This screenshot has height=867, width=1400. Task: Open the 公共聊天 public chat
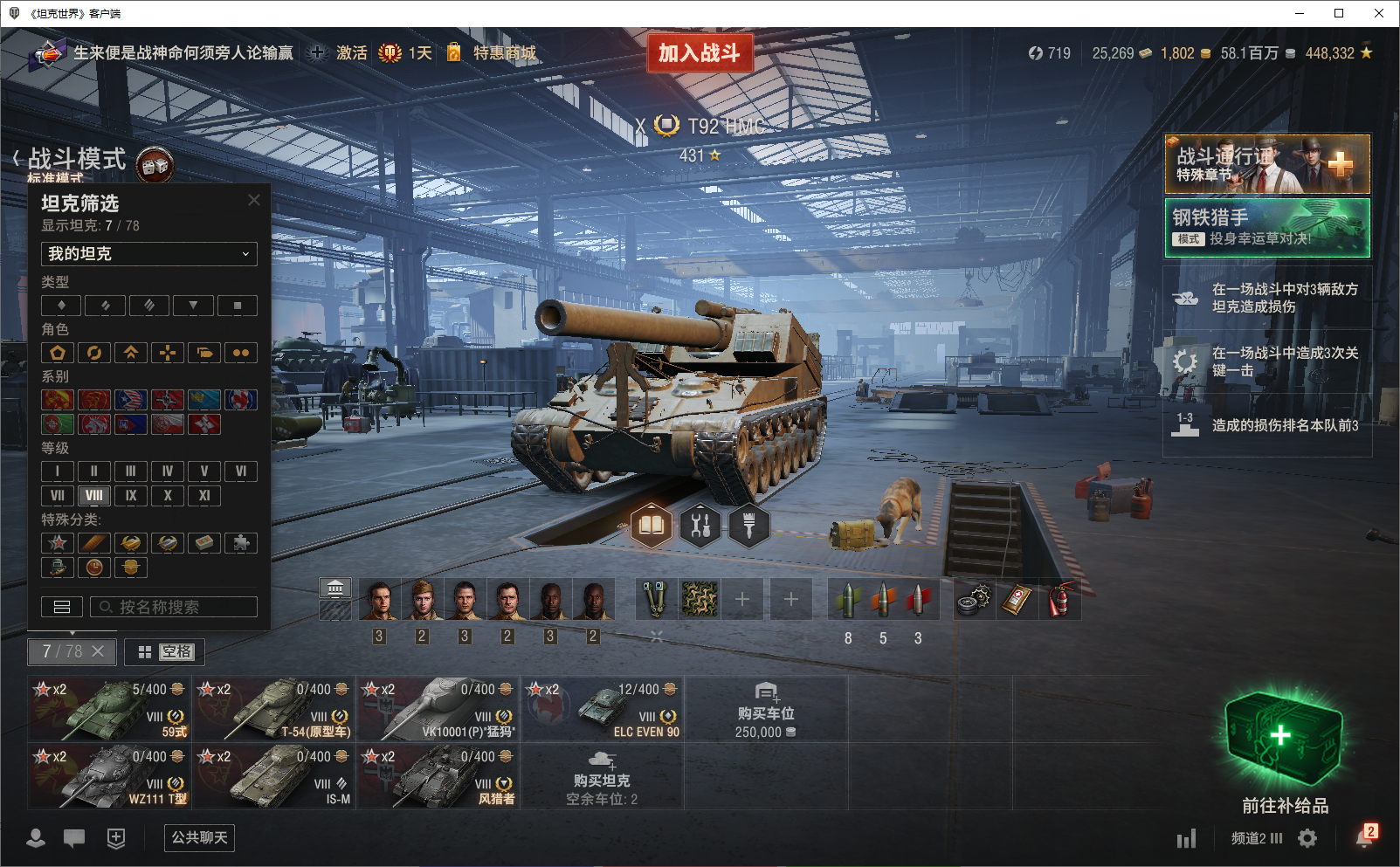coord(199,838)
